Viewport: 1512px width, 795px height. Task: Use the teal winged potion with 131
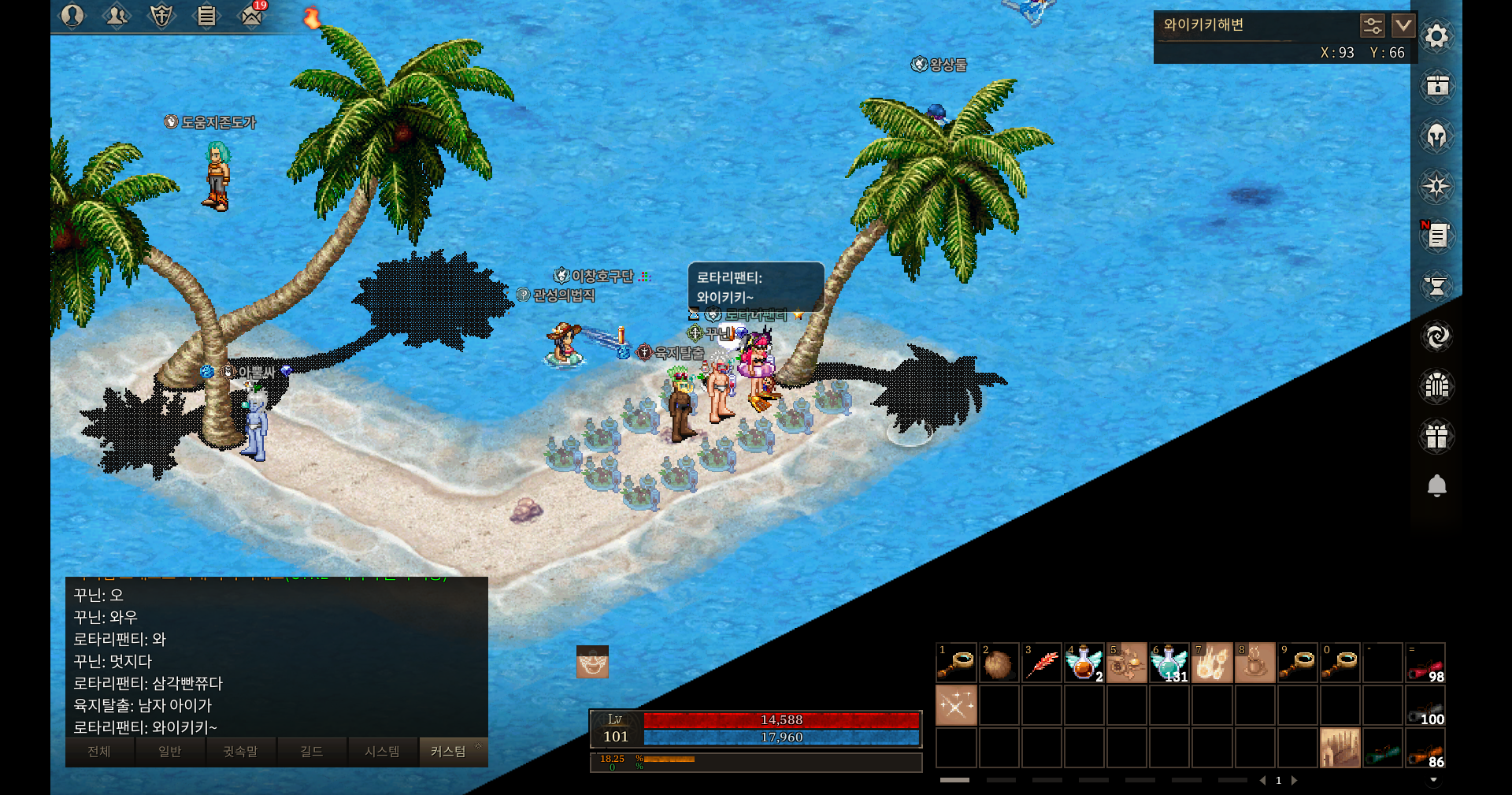pyautogui.click(x=1169, y=663)
